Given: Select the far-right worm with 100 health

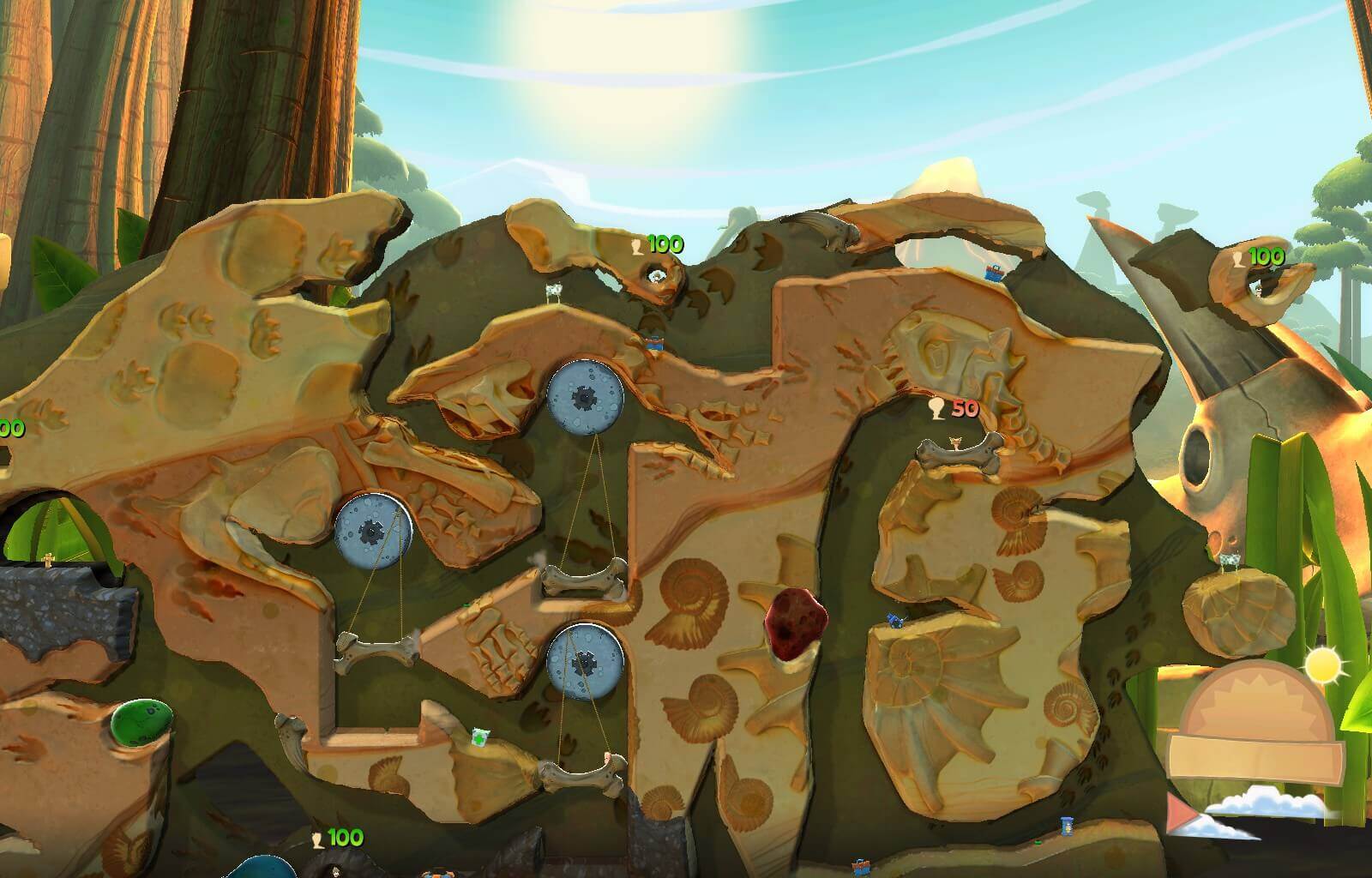Looking at the screenshot, I should 1255,290.
